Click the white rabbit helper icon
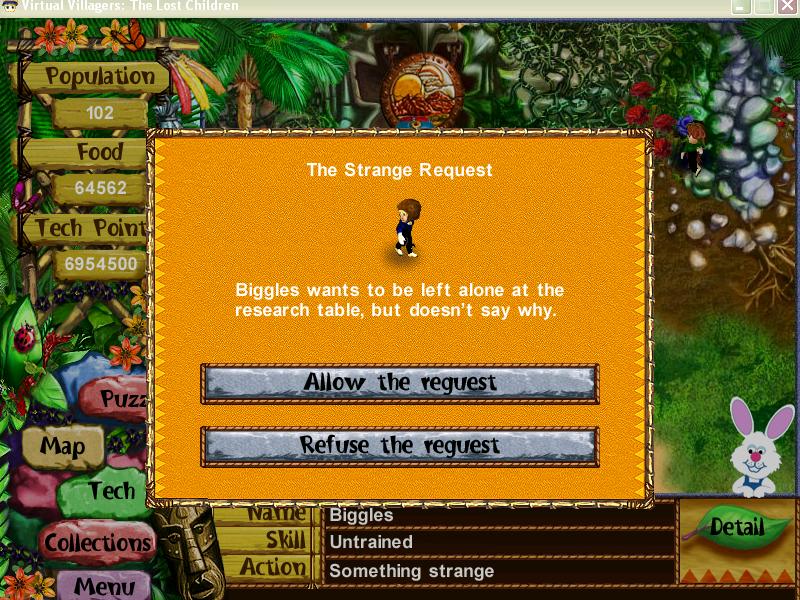 click(759, 449)
